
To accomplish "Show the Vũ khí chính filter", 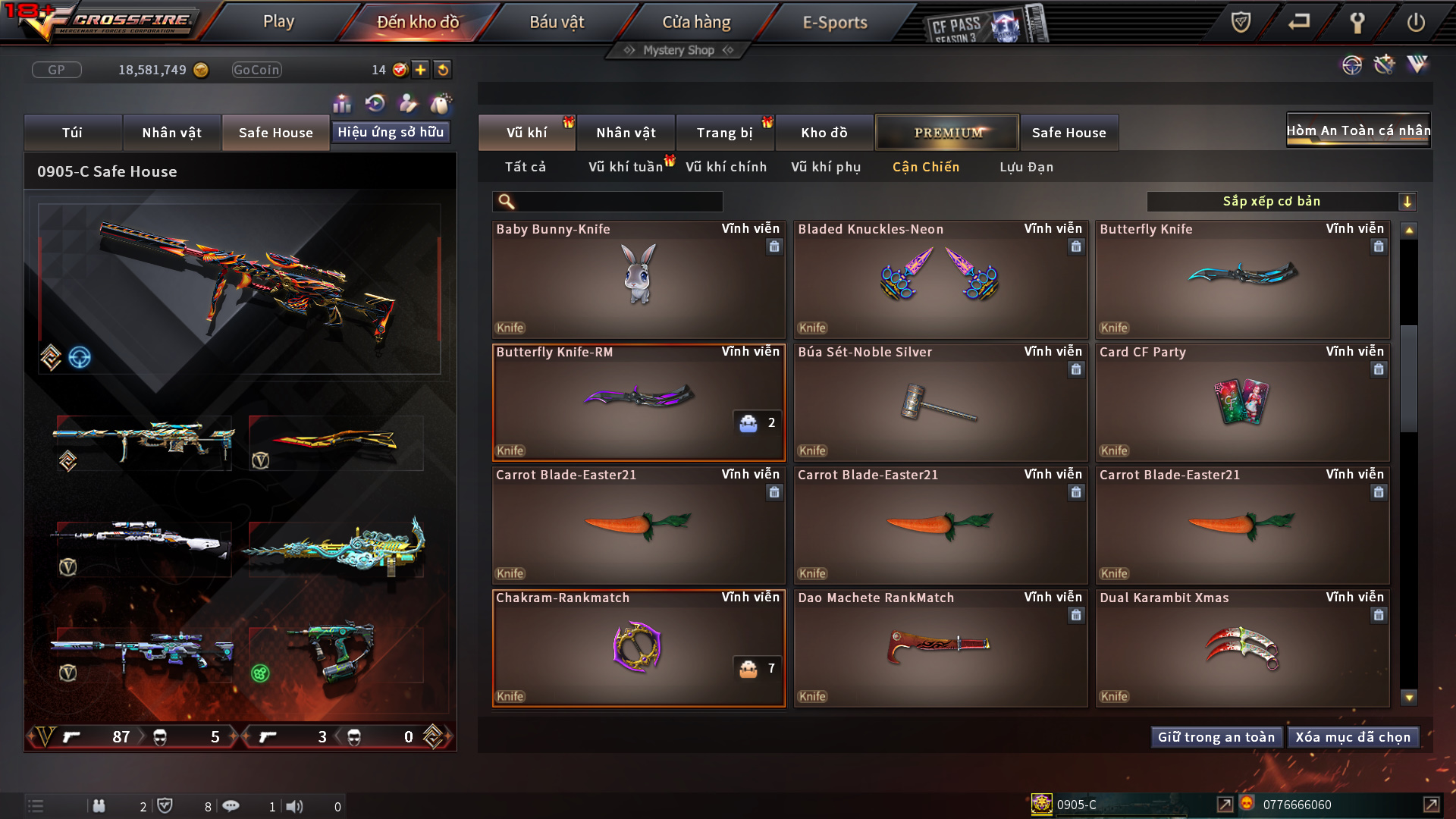I will click(x=726, y=167).
